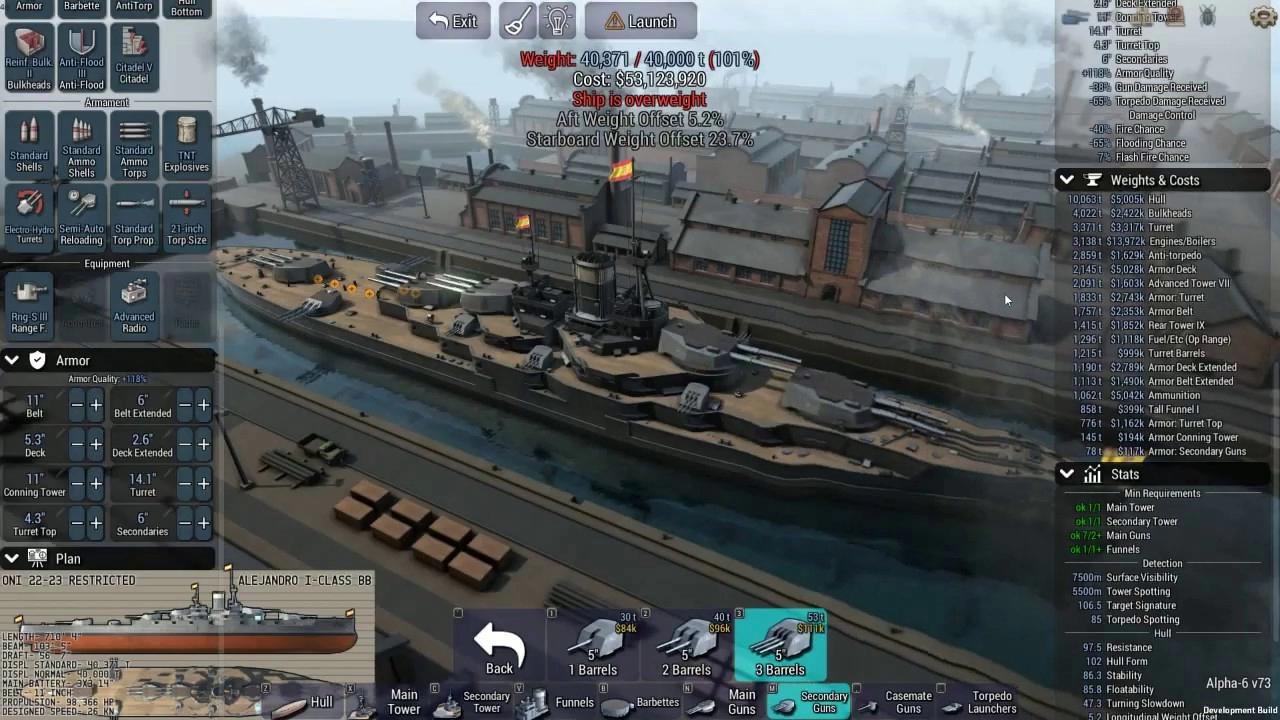The width and height of the screenshot is (1280, 720).
Task: Open the Barbettes category
Action: coord(657,702)
